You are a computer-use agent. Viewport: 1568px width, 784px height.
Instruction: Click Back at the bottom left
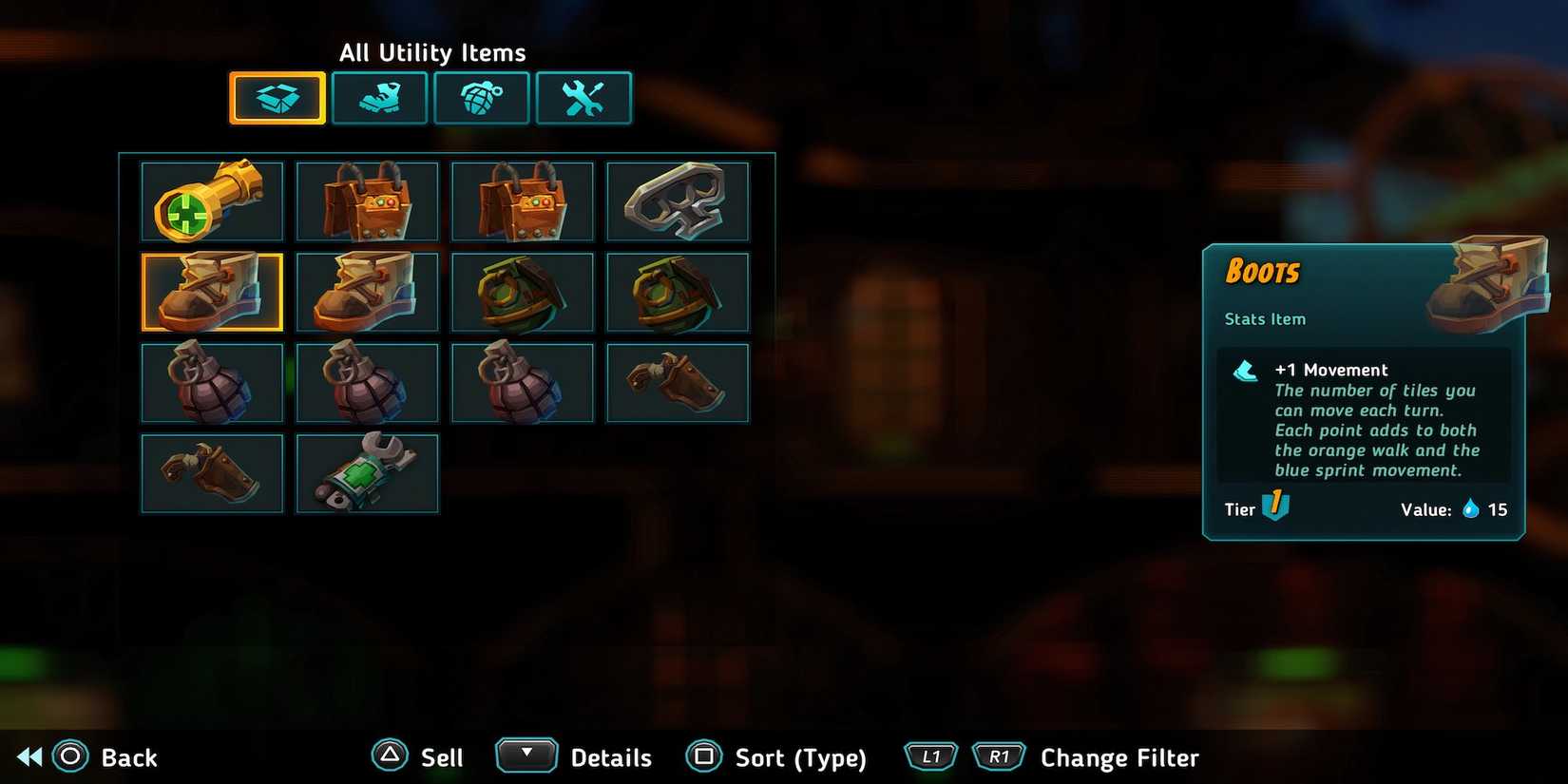tap(100, 757)
